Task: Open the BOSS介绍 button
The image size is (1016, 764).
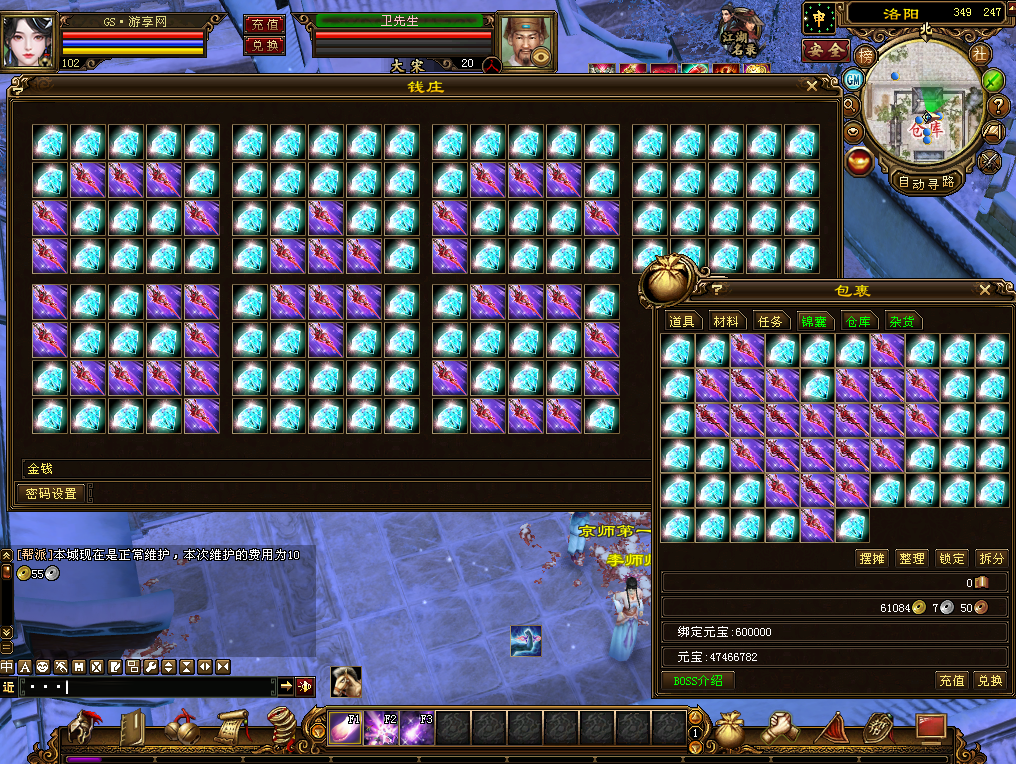Action: [697, 681]
